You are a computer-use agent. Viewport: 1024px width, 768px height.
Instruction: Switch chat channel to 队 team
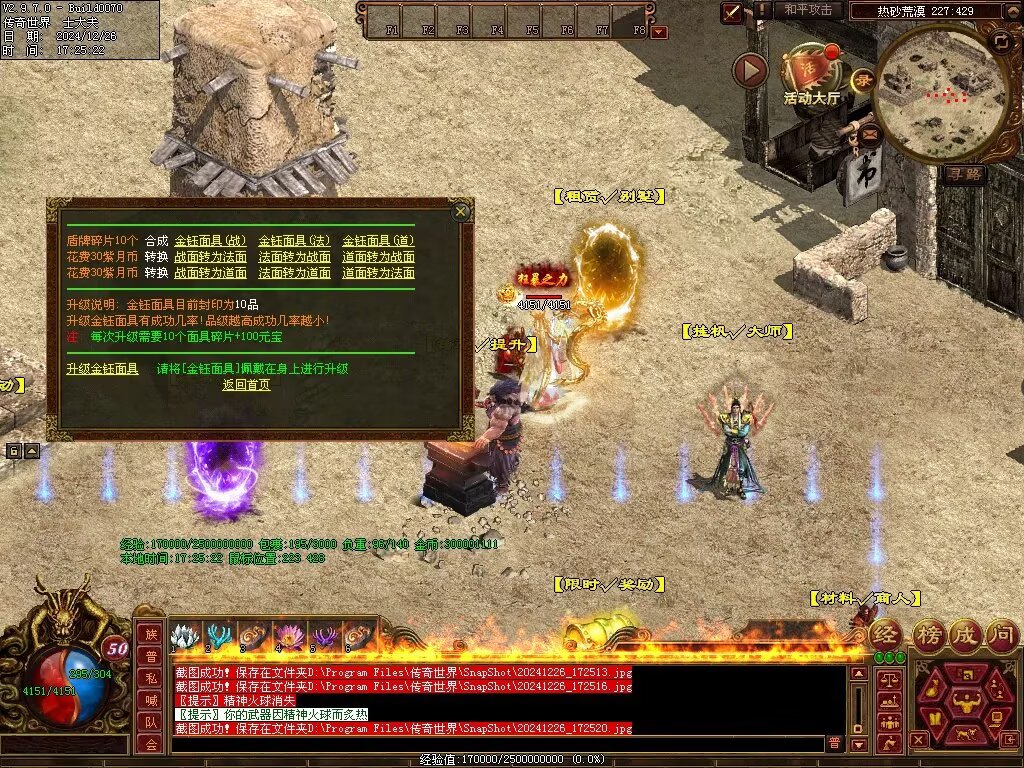150,720
